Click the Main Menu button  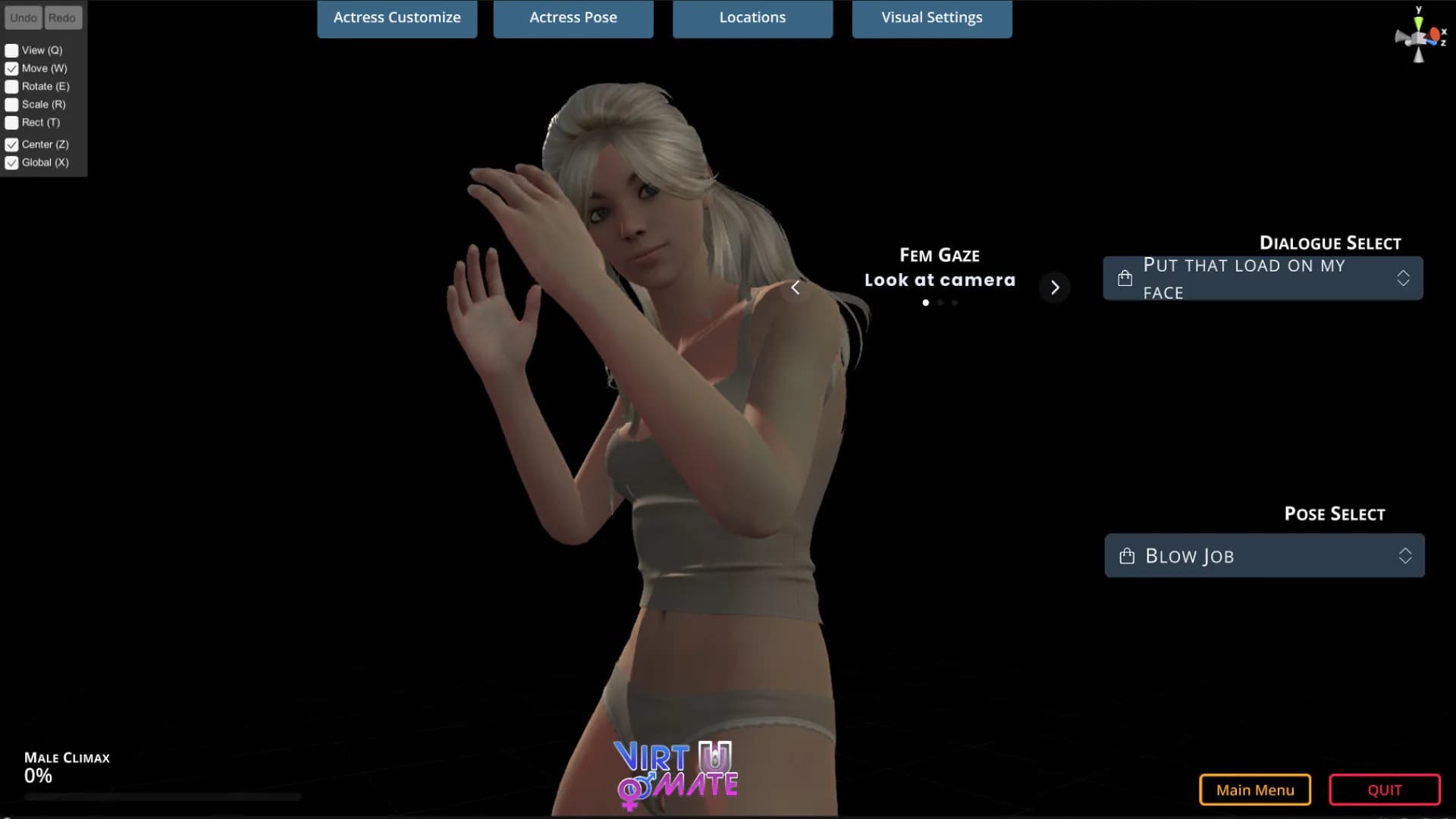click(1255, 789)
